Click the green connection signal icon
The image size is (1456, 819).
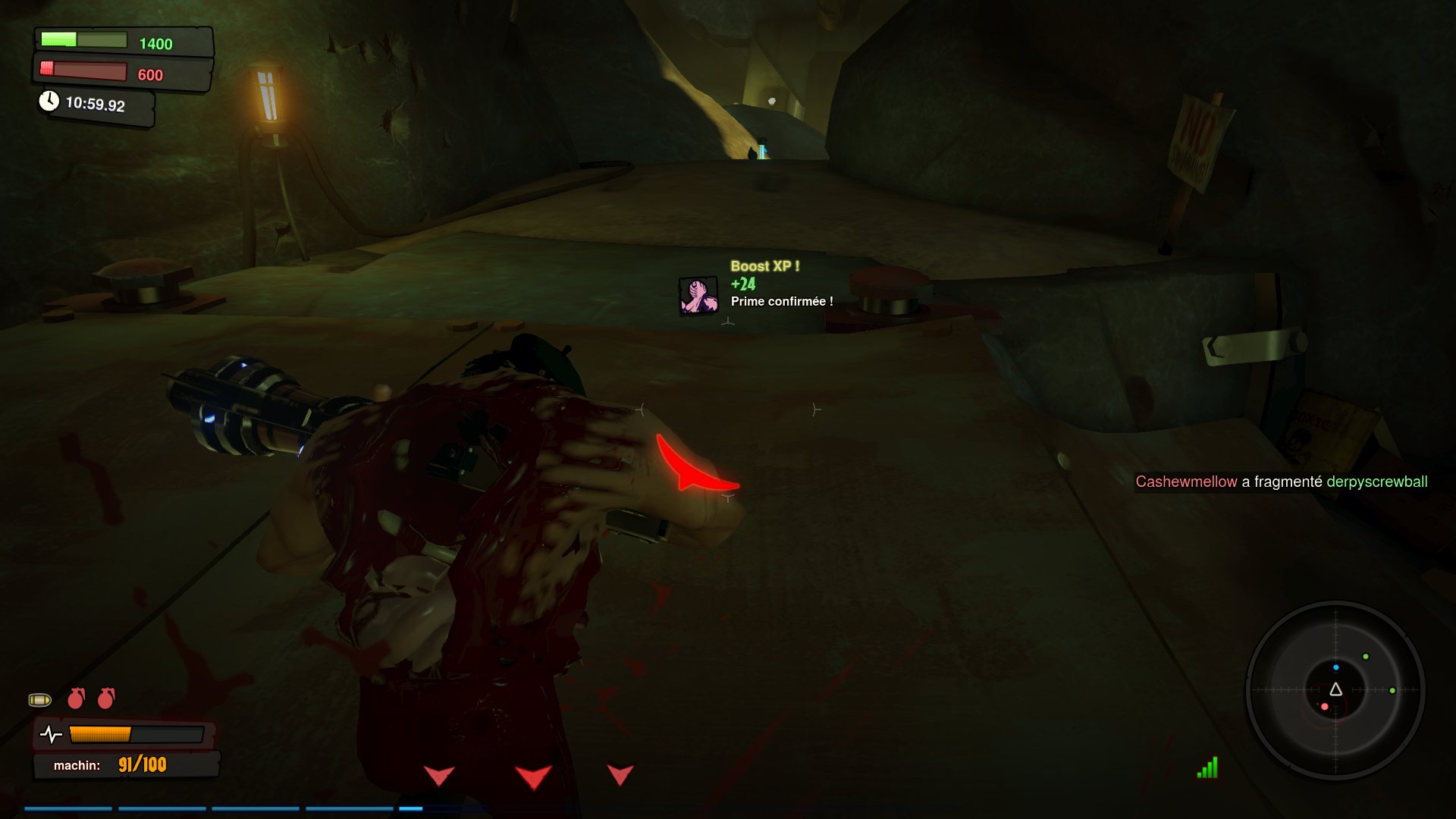pyautogui.click(x=1207, y=768)
